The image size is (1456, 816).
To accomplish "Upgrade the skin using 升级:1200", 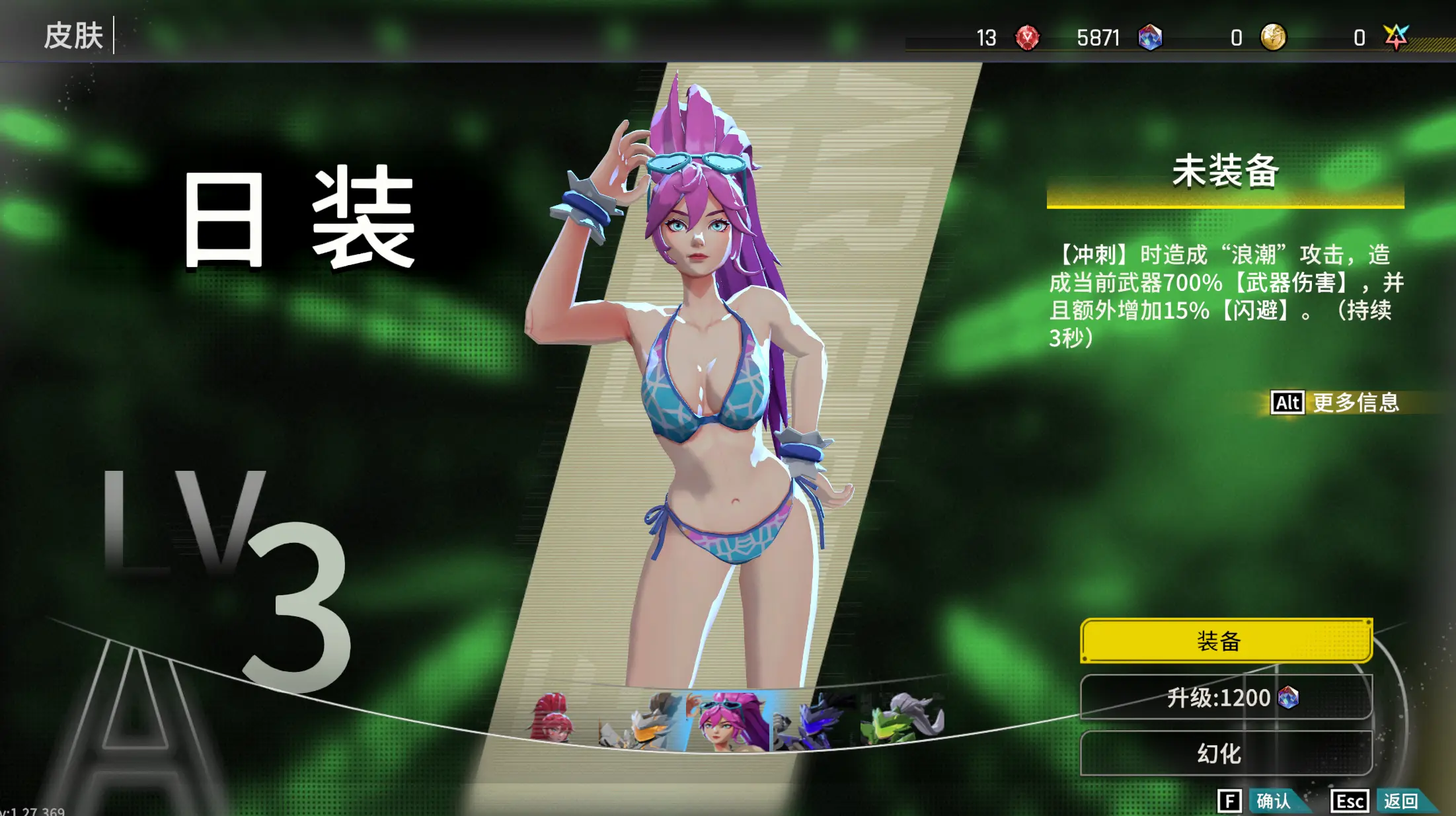I will coord(1223,698).
